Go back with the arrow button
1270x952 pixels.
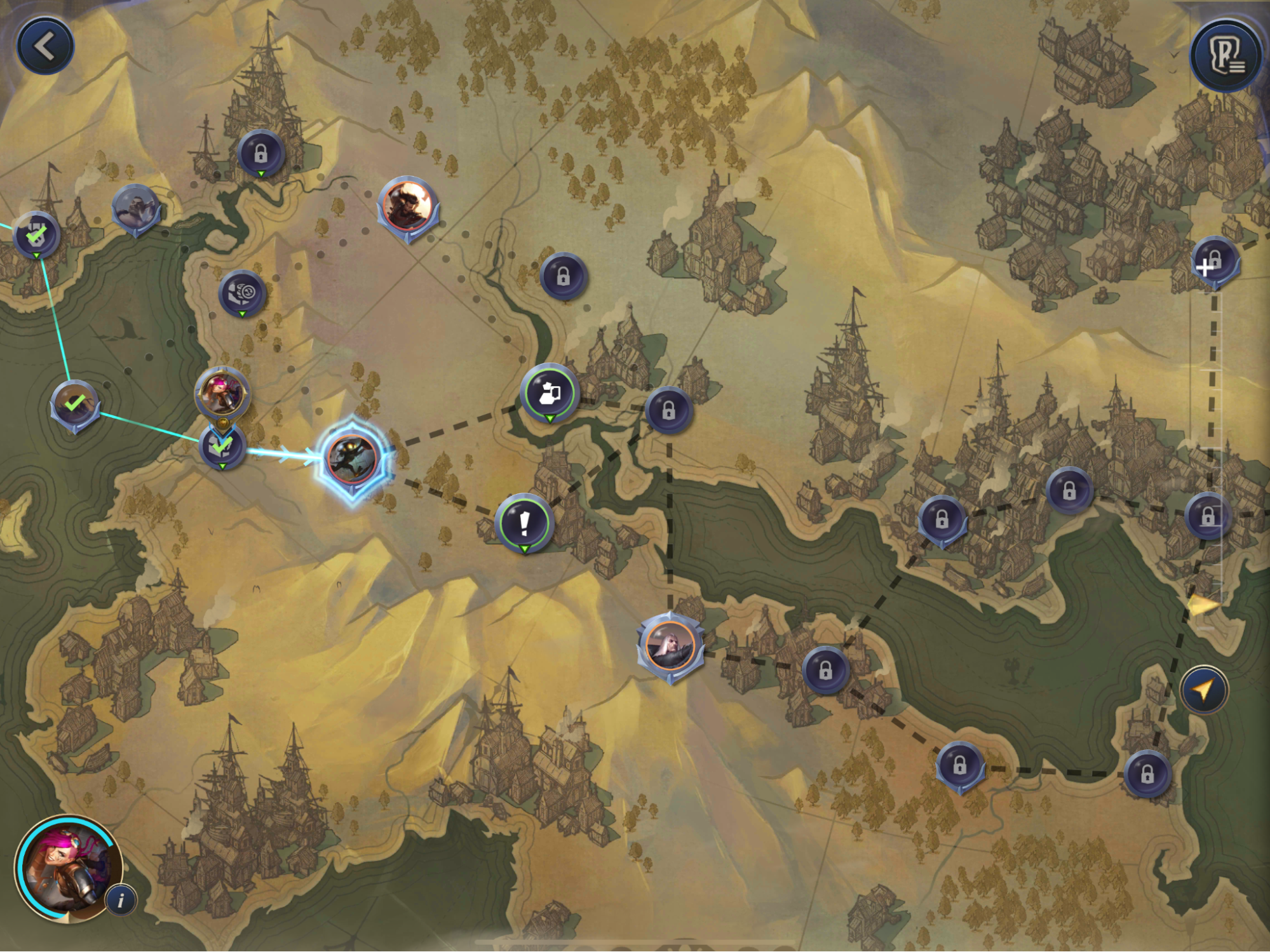(45, 46)
